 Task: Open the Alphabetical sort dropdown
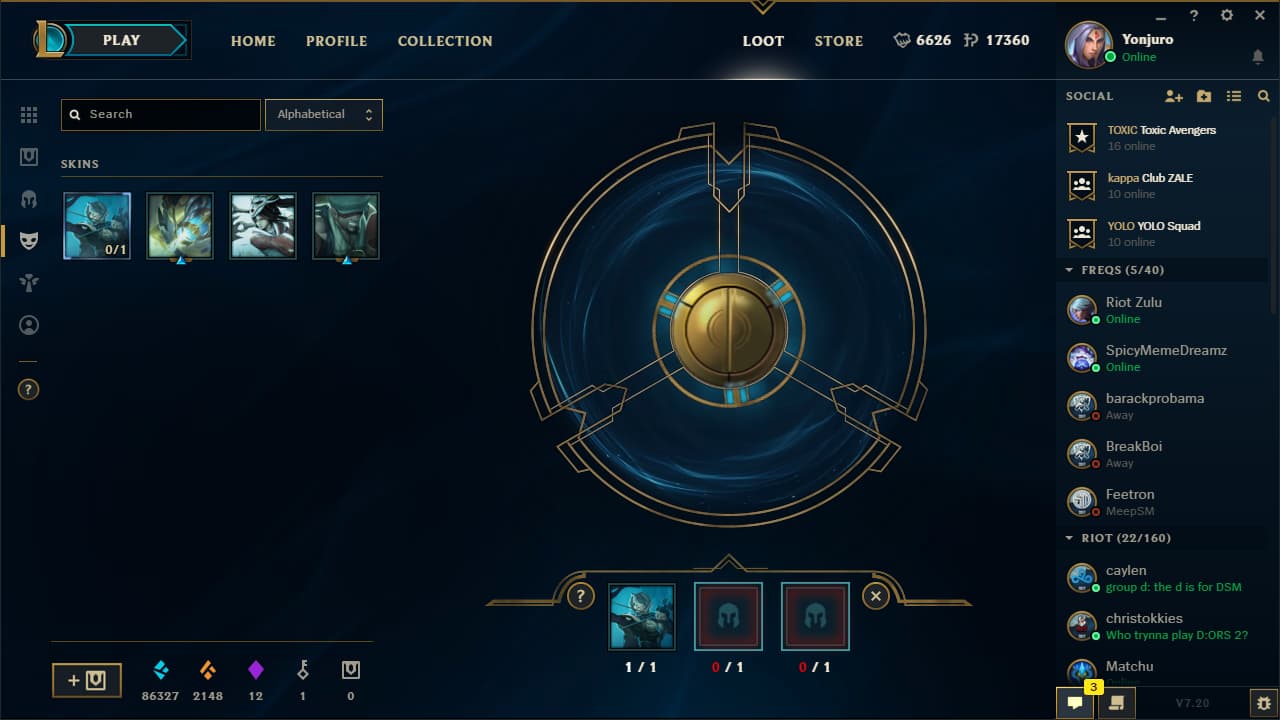322,114
